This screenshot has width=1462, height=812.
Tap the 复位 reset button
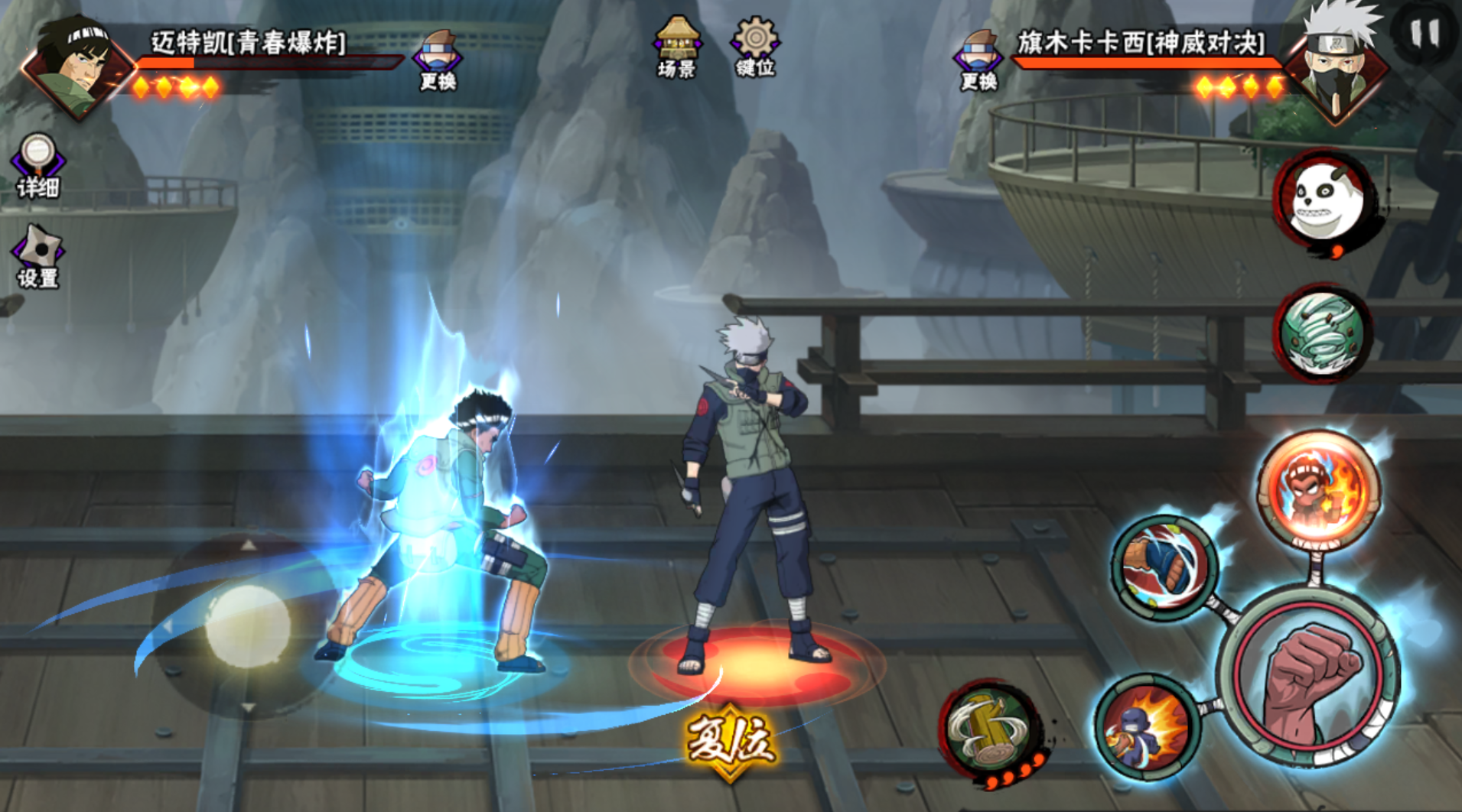(x=729, y=741)
